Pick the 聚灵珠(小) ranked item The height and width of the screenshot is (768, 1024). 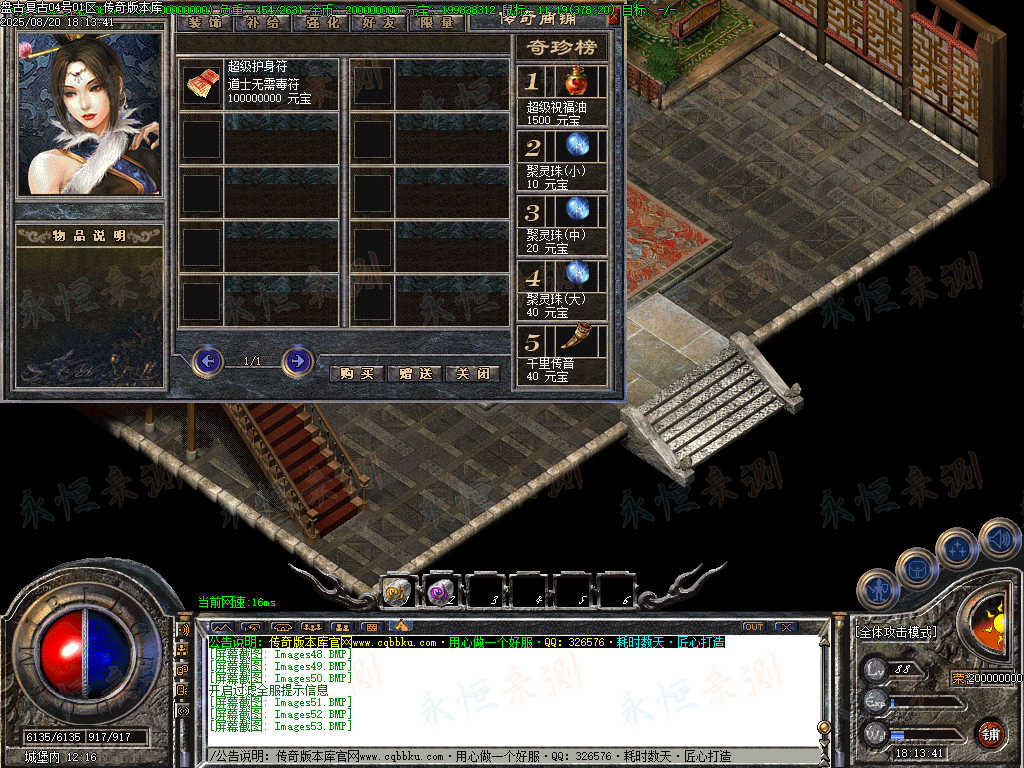coord(575,147)
